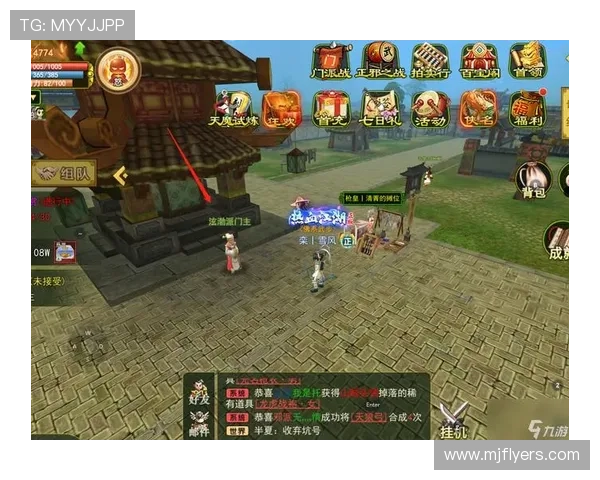Screen dimensions: 600x480
Task: Open the 百宝阁 treasure shop
Action: [x=478, y=60]
